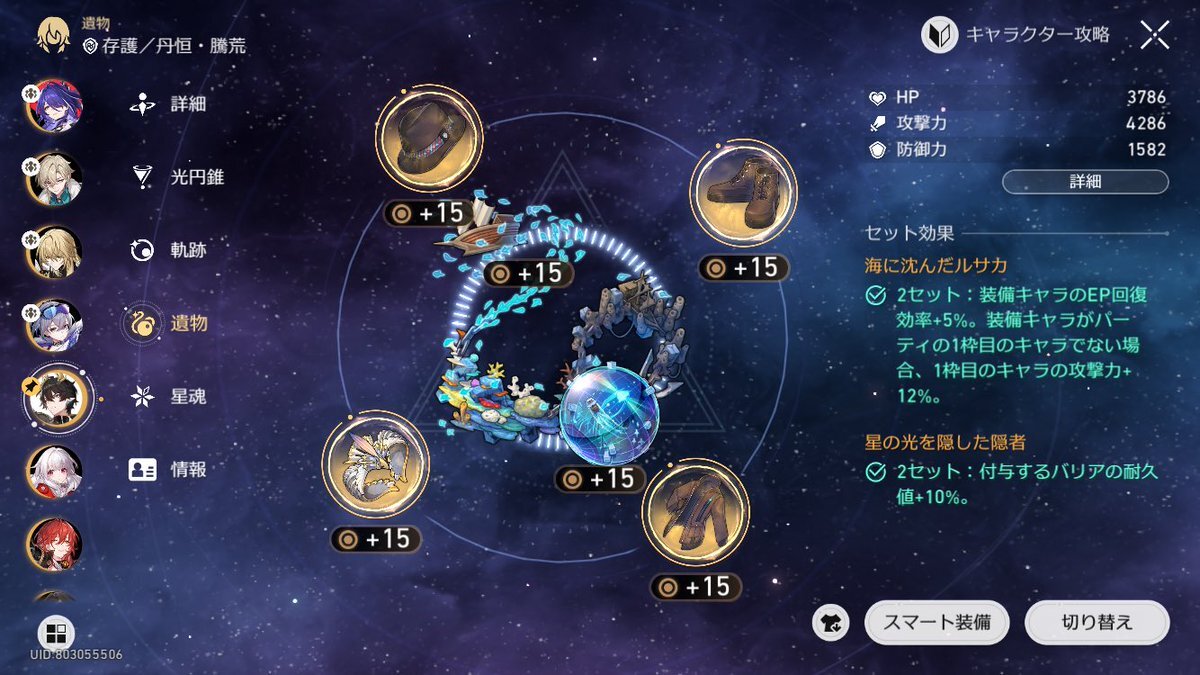This screenshot has width=1200, height=675.
Task: Close the relics screen with the X
Action: 1154,36
